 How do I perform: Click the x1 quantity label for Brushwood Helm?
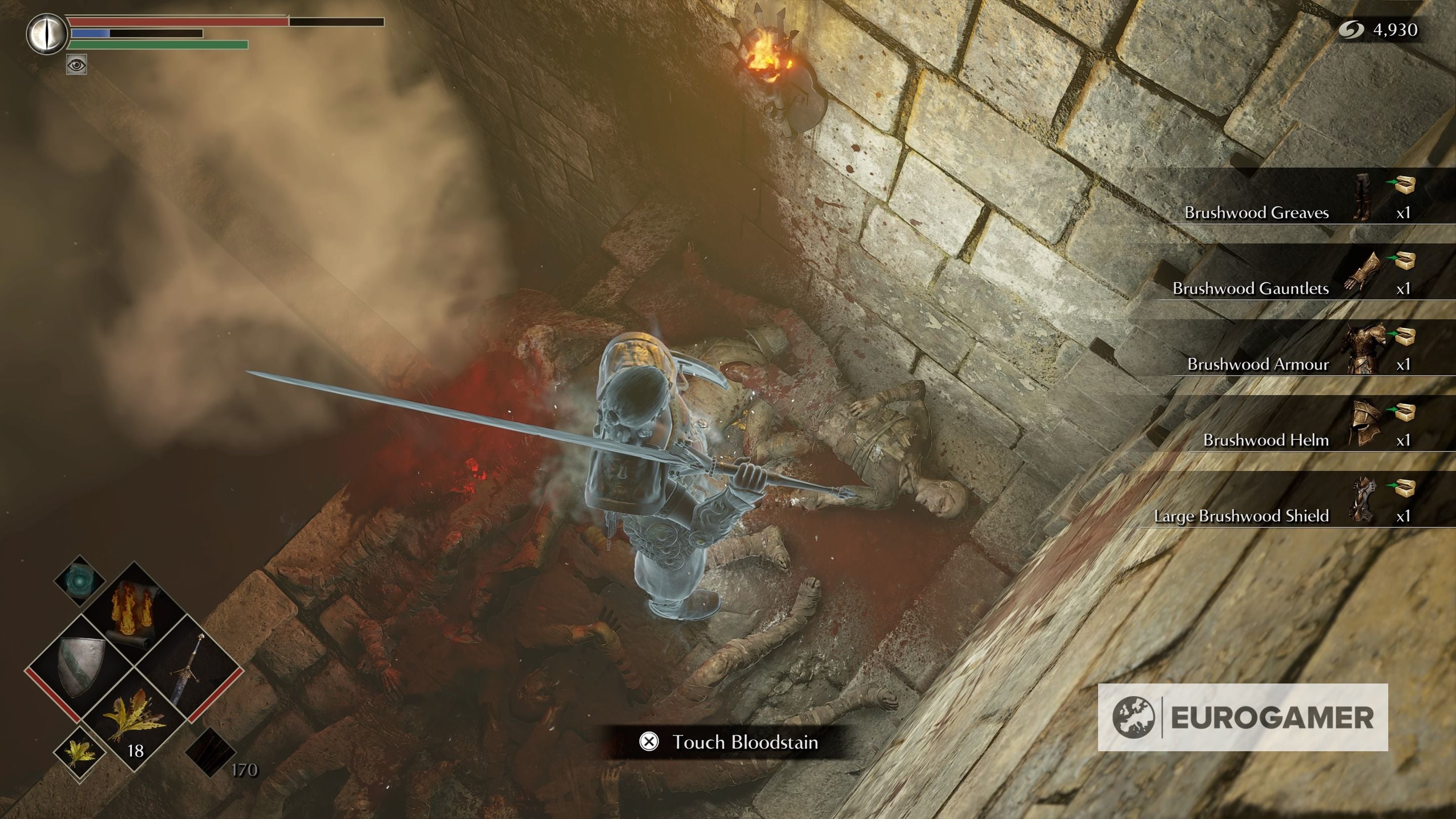coord(1404,439)
